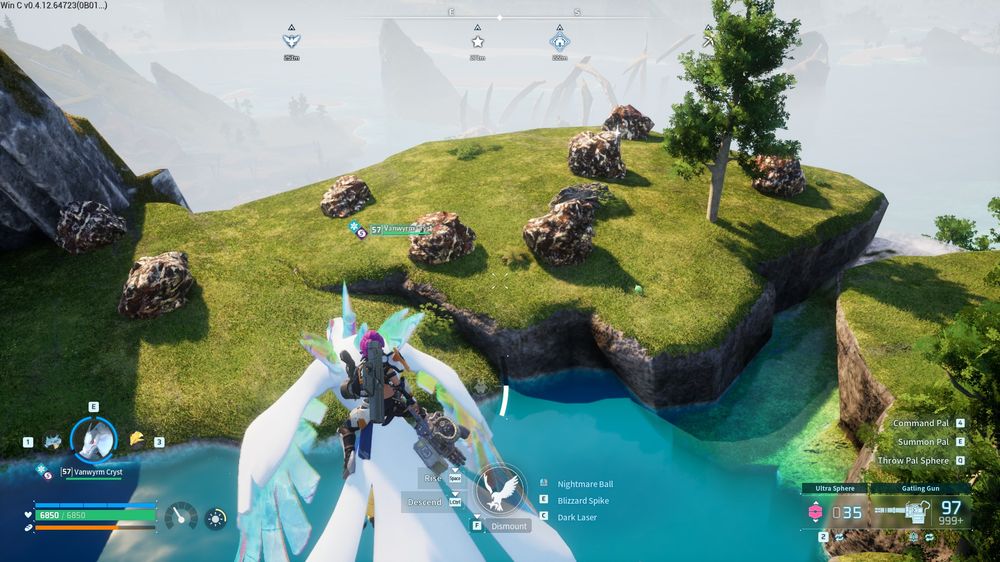1000x562 pixels.
Task: Click the winged emblem compass marker
Action: (x=291, y=42)
